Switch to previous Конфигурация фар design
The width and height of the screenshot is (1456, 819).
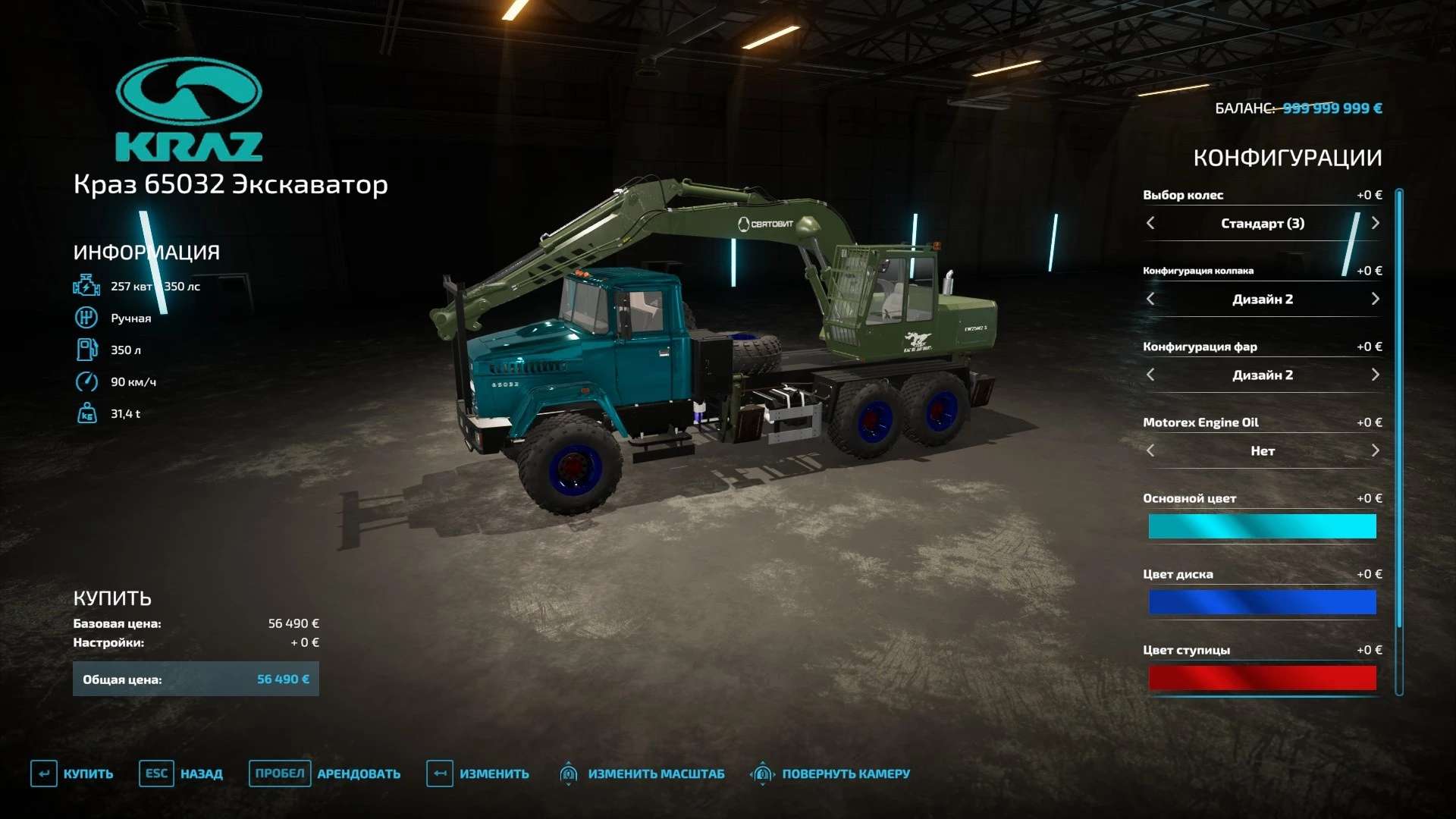point(1150,375)
